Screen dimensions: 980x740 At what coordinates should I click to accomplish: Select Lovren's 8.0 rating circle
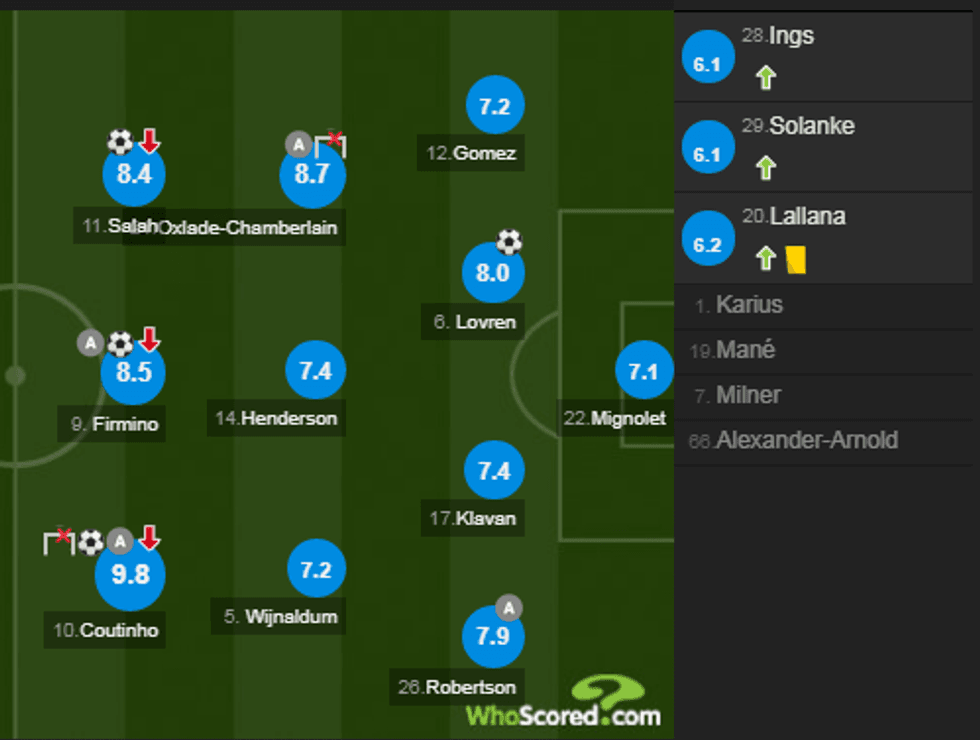click(x=493, y=273)
